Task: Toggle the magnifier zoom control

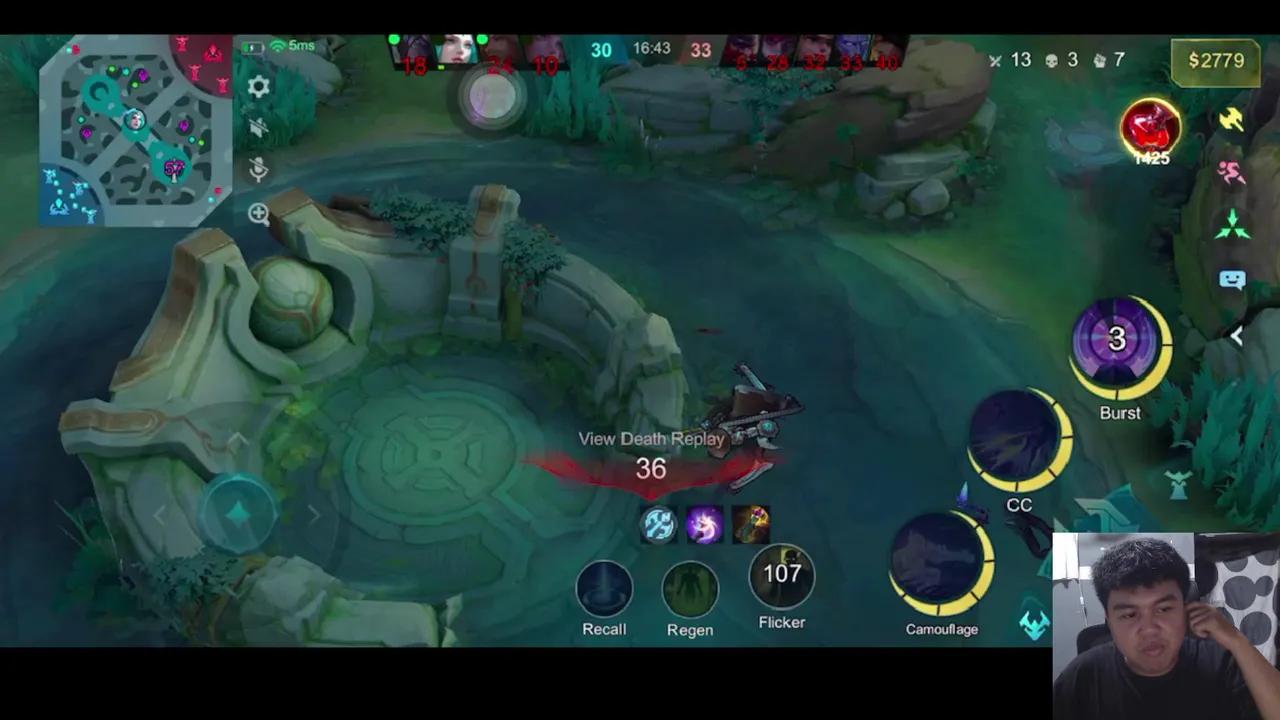Action: pyautogui.click(x=258, y=213)
